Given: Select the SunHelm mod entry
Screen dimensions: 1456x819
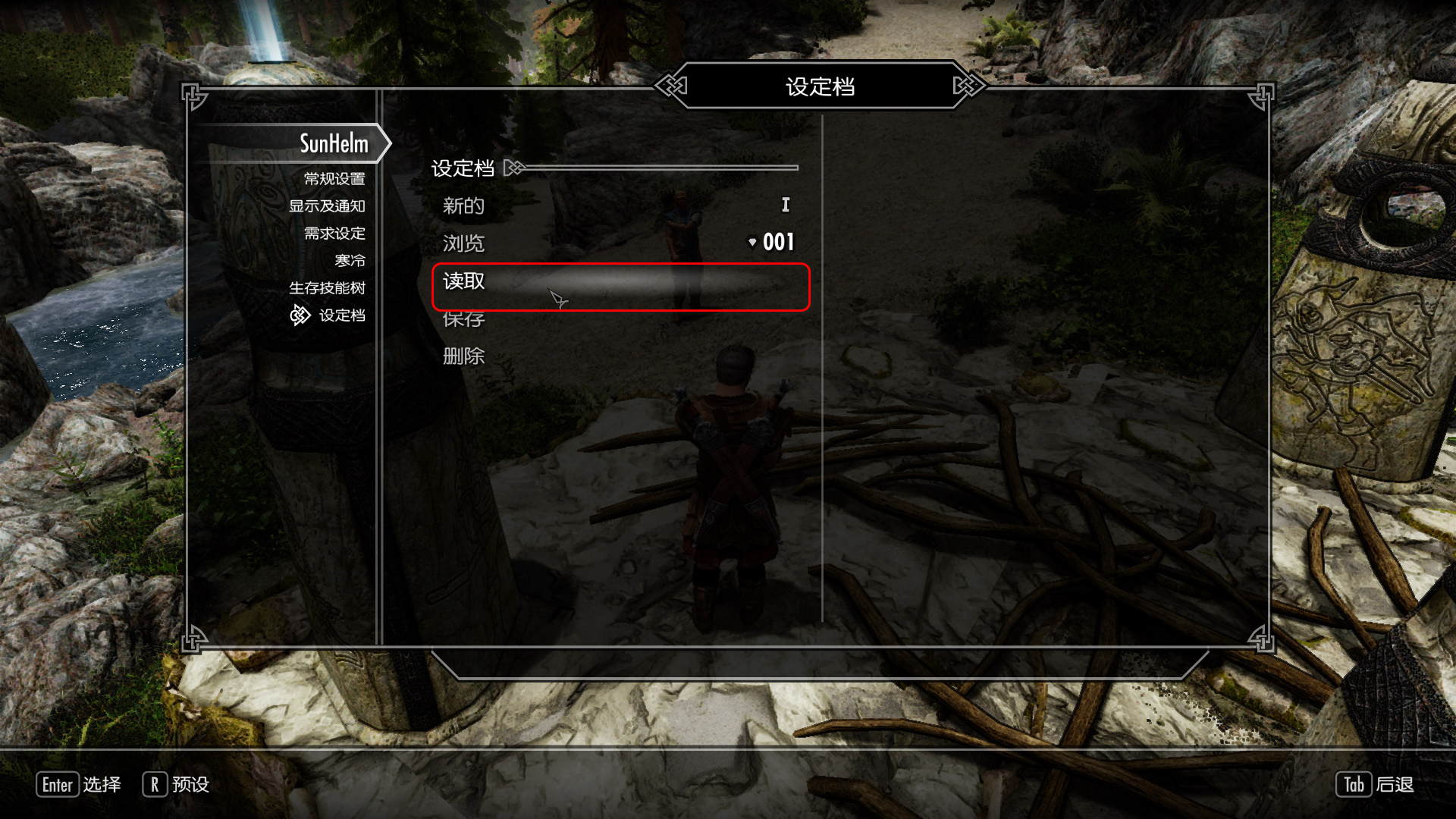Looking at the screenshot, I should [x=333, y=143].
